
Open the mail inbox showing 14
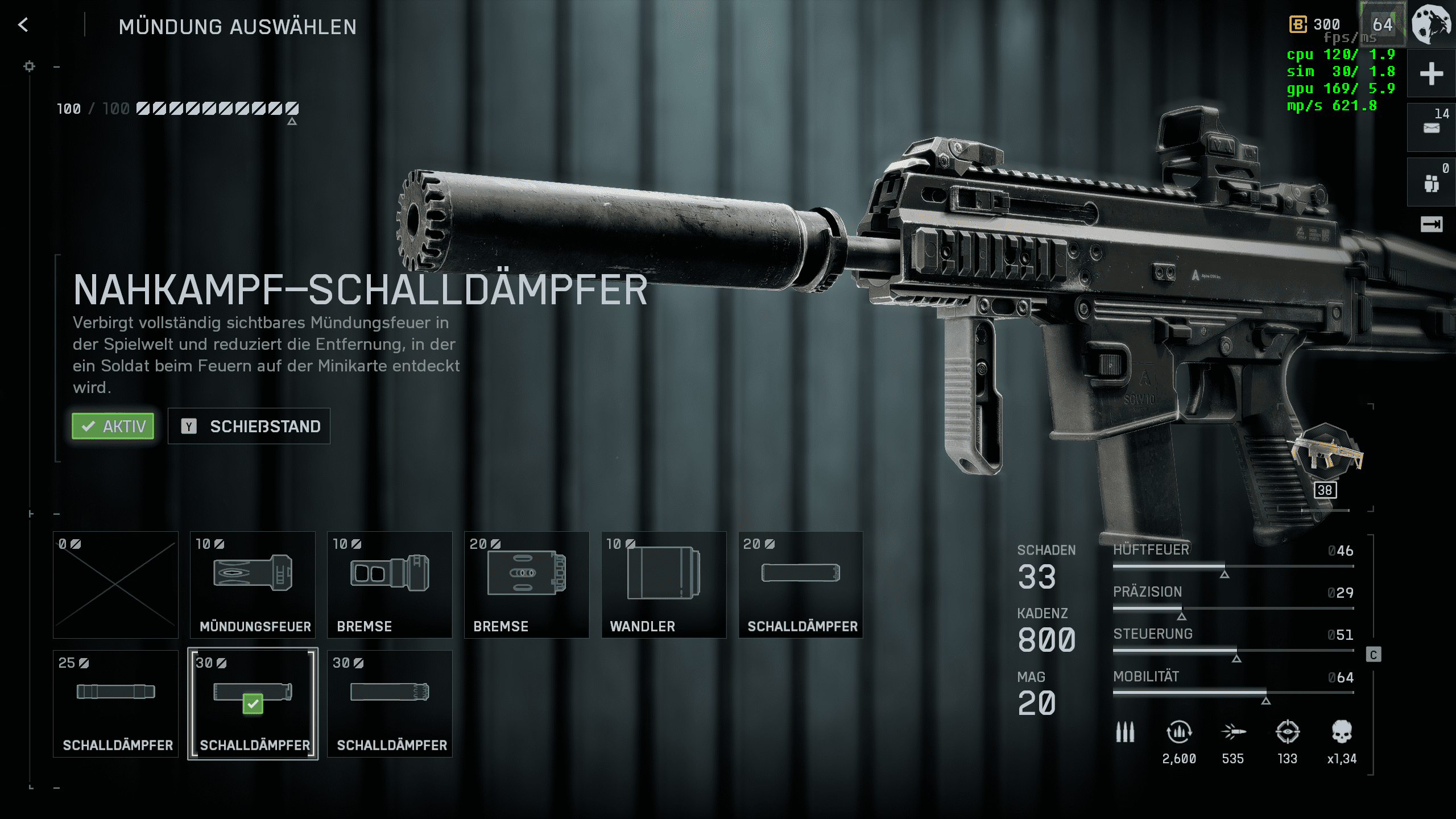1431,127
